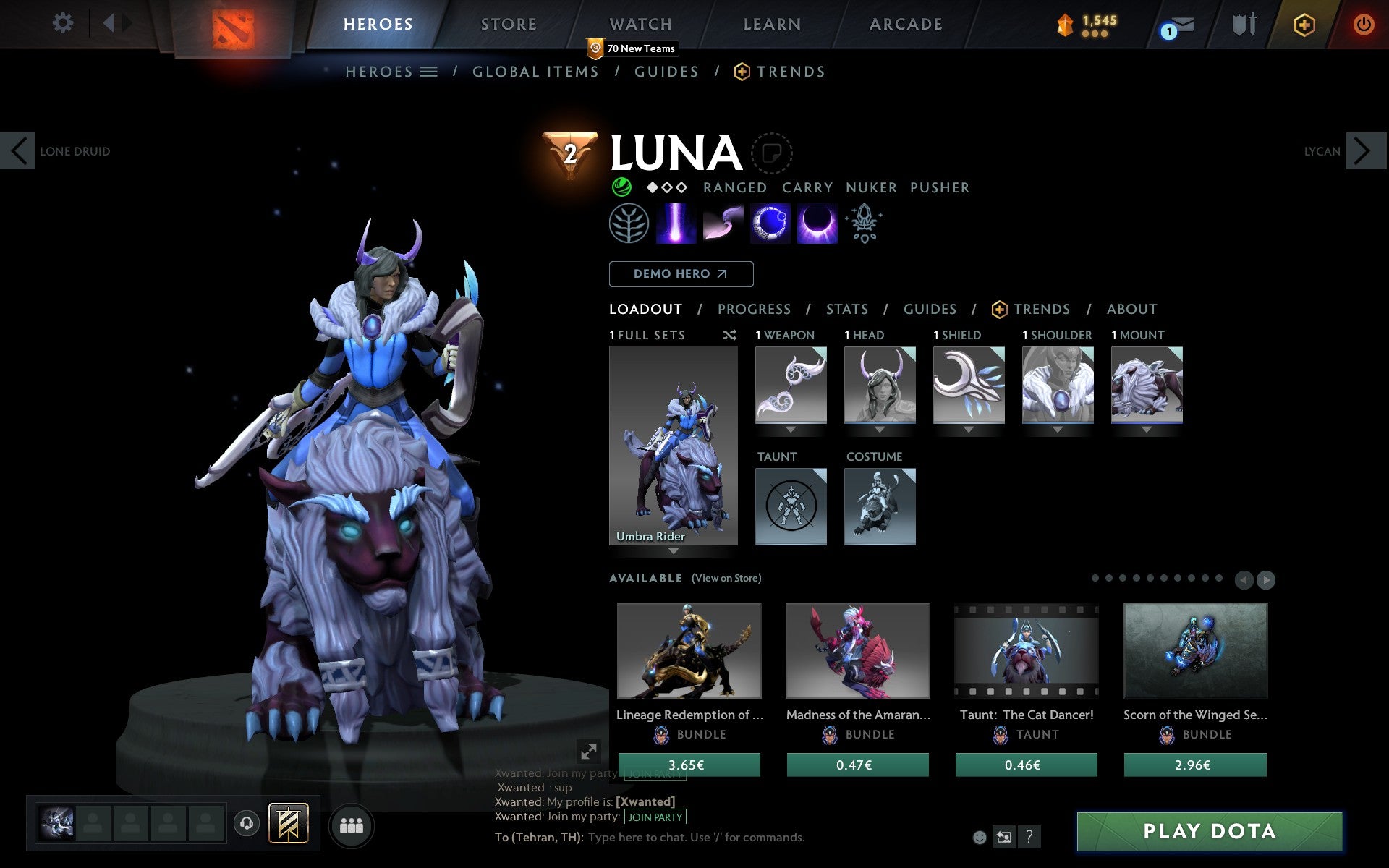Open the WATCH menu
Image resolution: width=1389 pixels, height=868 pixels.
pyautogui.click(x=640, y=24)
